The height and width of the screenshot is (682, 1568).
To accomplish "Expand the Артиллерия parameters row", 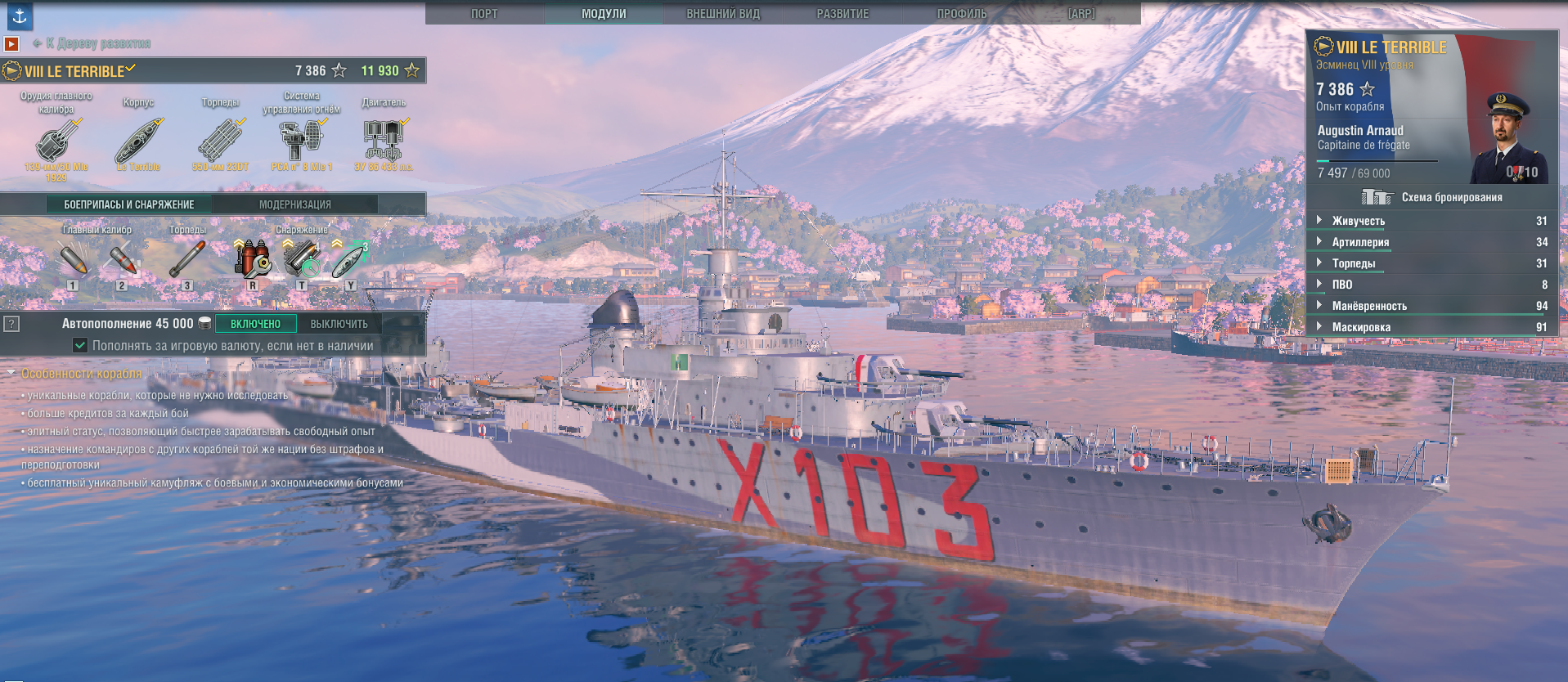I will point(1360,242).
